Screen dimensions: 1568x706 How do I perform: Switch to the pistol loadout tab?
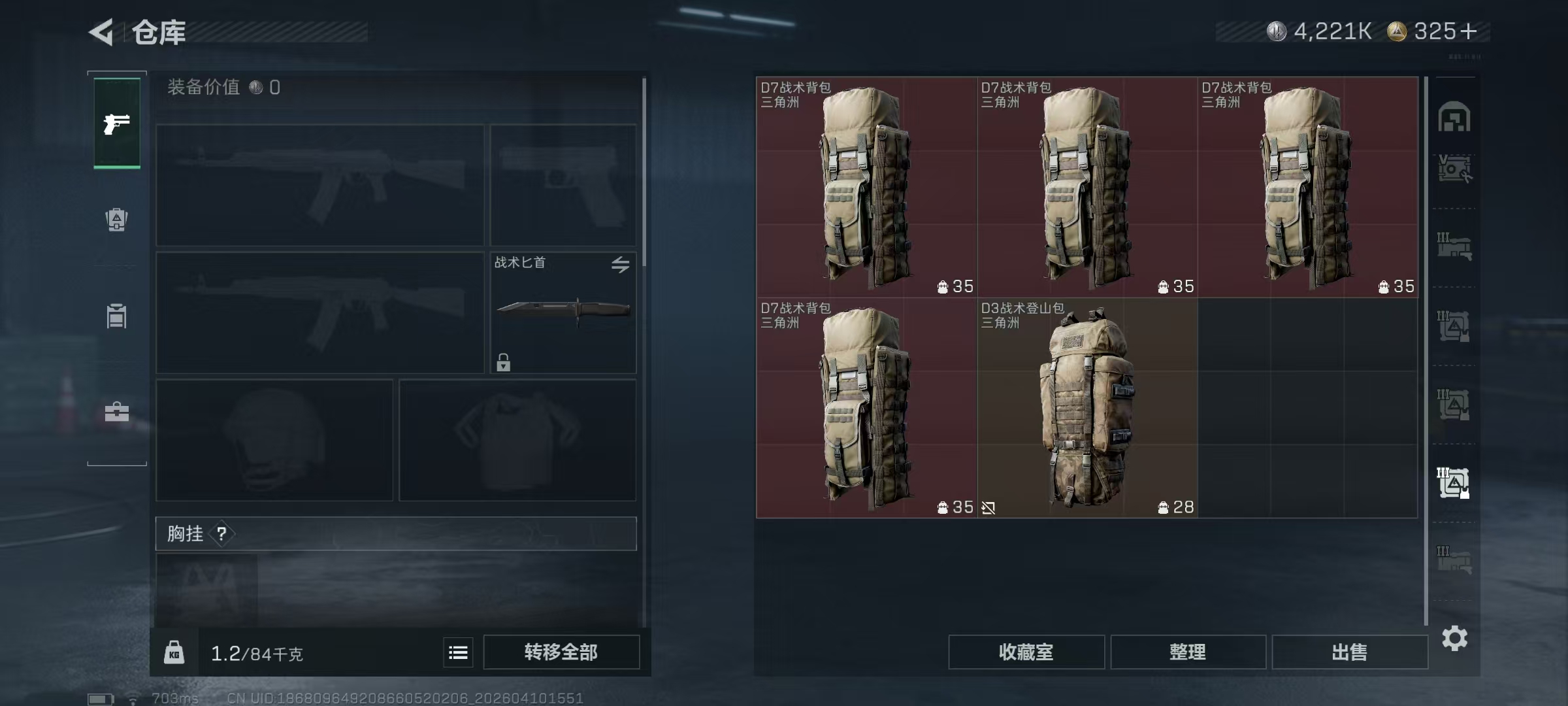[x=116, y=123]
